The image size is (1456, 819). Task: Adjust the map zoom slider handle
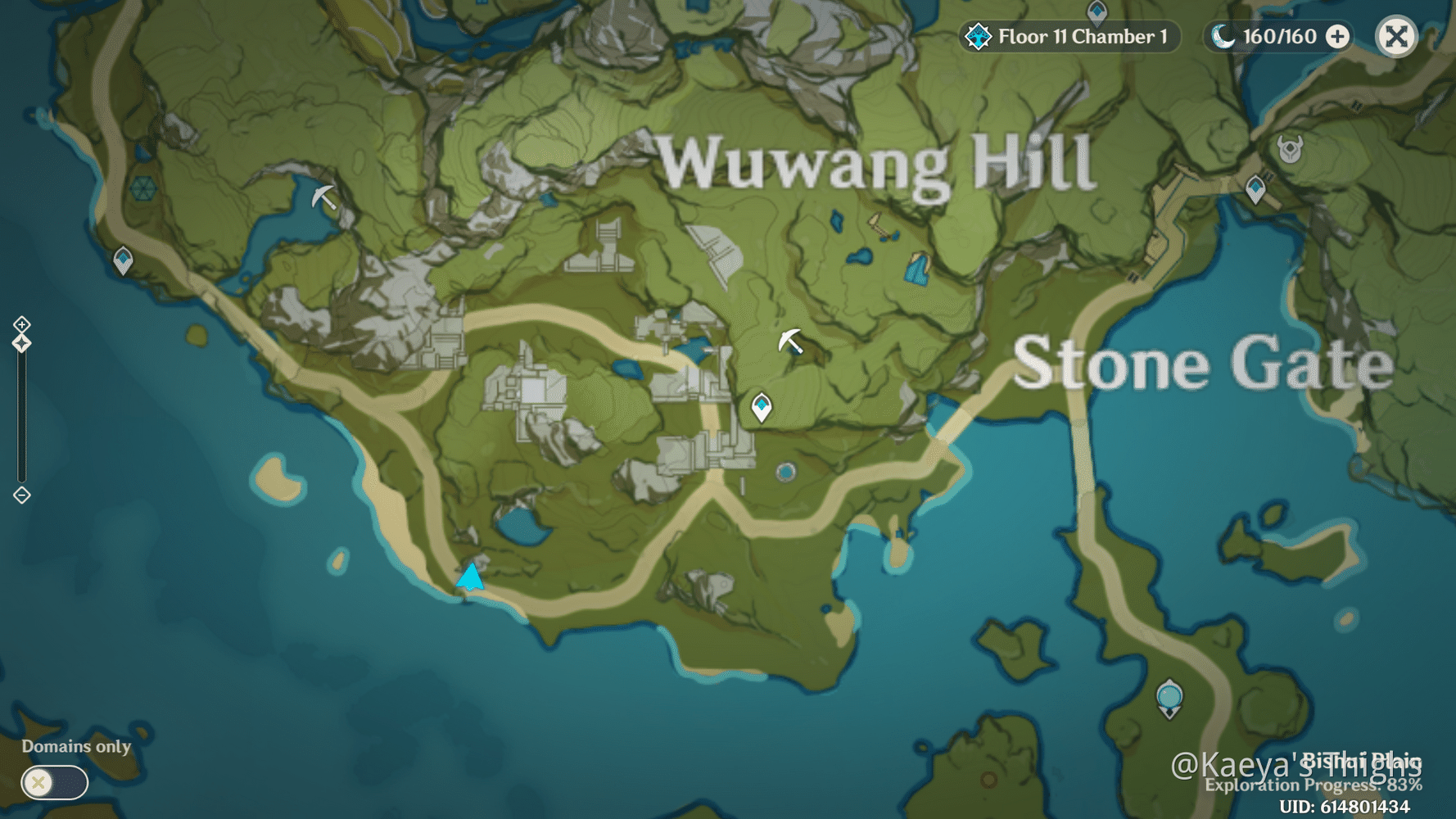[20, 345]
